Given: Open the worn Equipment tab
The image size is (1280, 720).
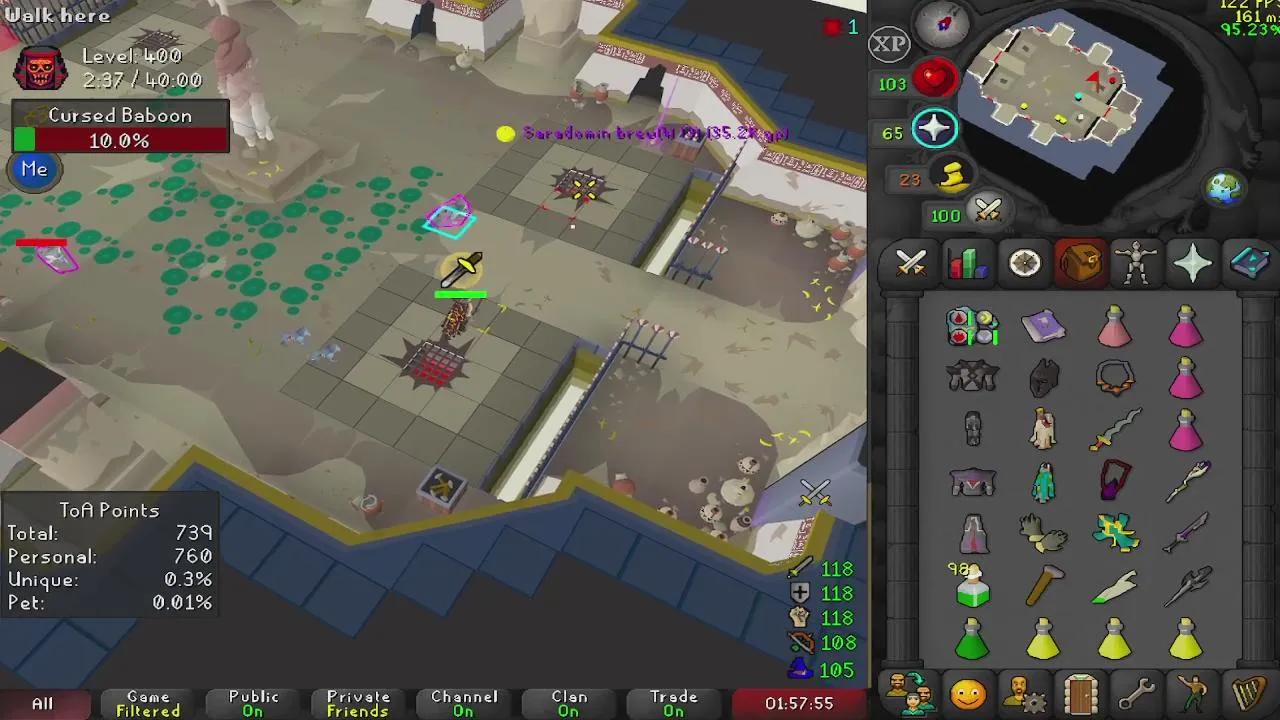Looking at the screenshot, I should [x=1136, y=263].
